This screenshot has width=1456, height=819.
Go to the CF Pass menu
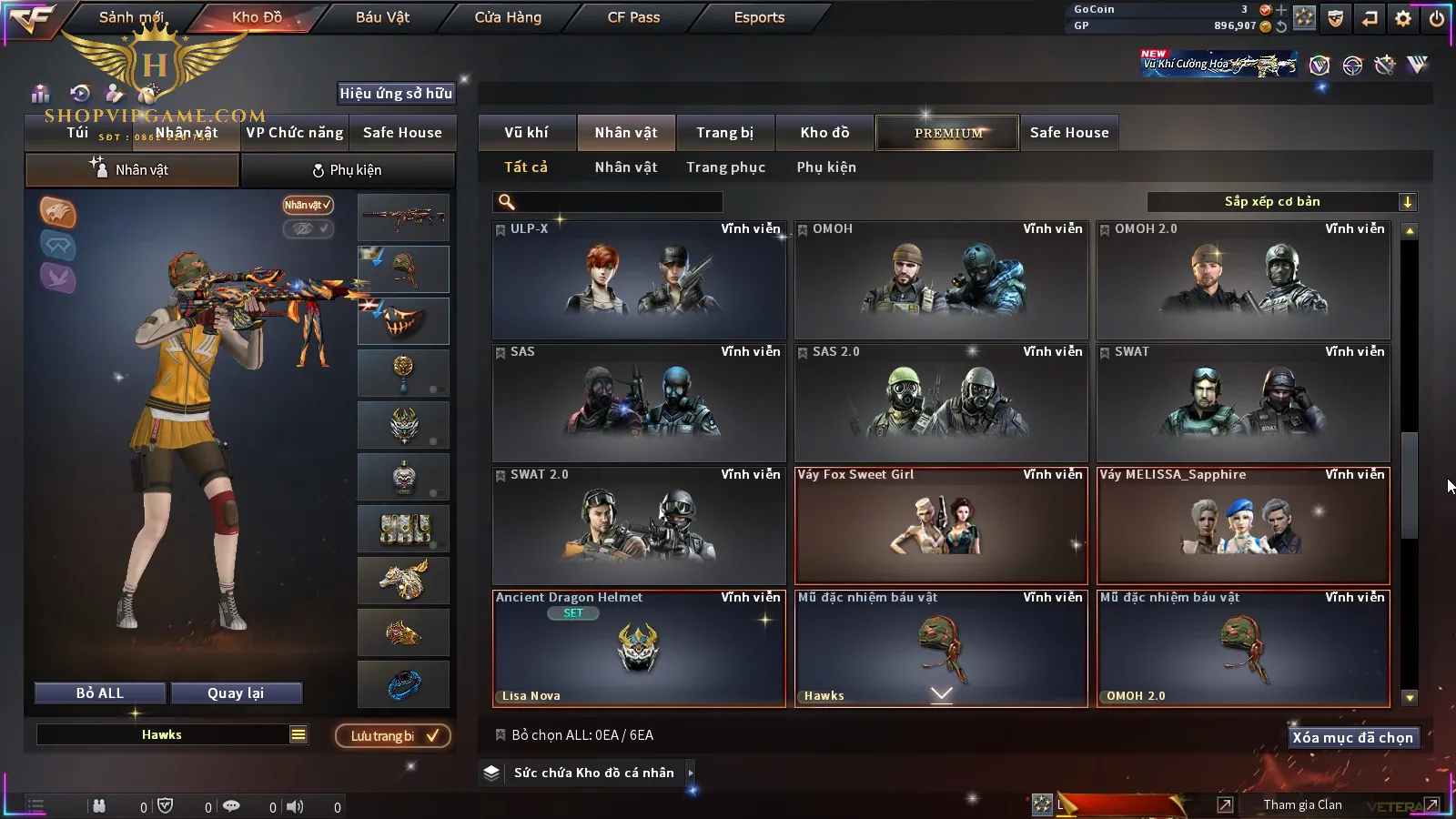pyautogui.click(x=633, y=17)
